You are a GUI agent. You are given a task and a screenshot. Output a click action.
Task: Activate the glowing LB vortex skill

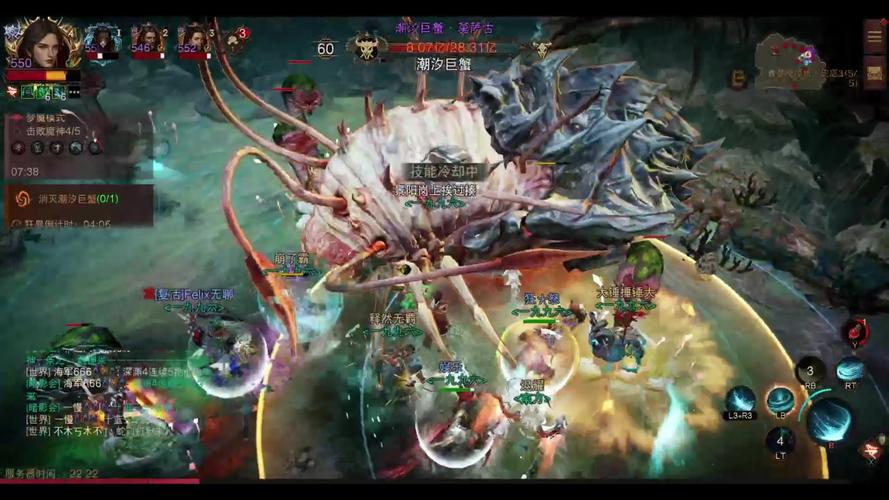point(781,401)
